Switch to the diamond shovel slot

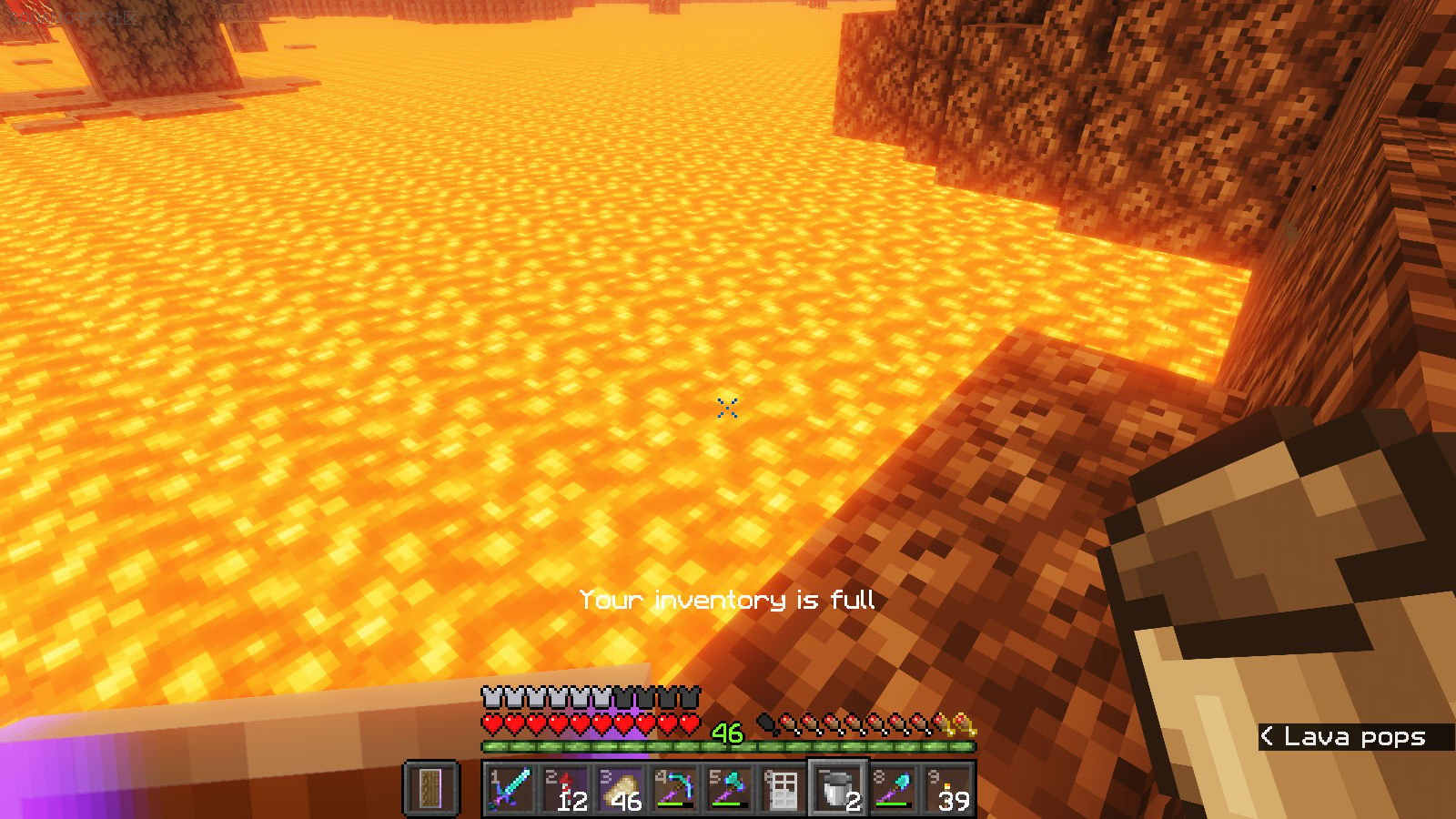click(893, 788)
